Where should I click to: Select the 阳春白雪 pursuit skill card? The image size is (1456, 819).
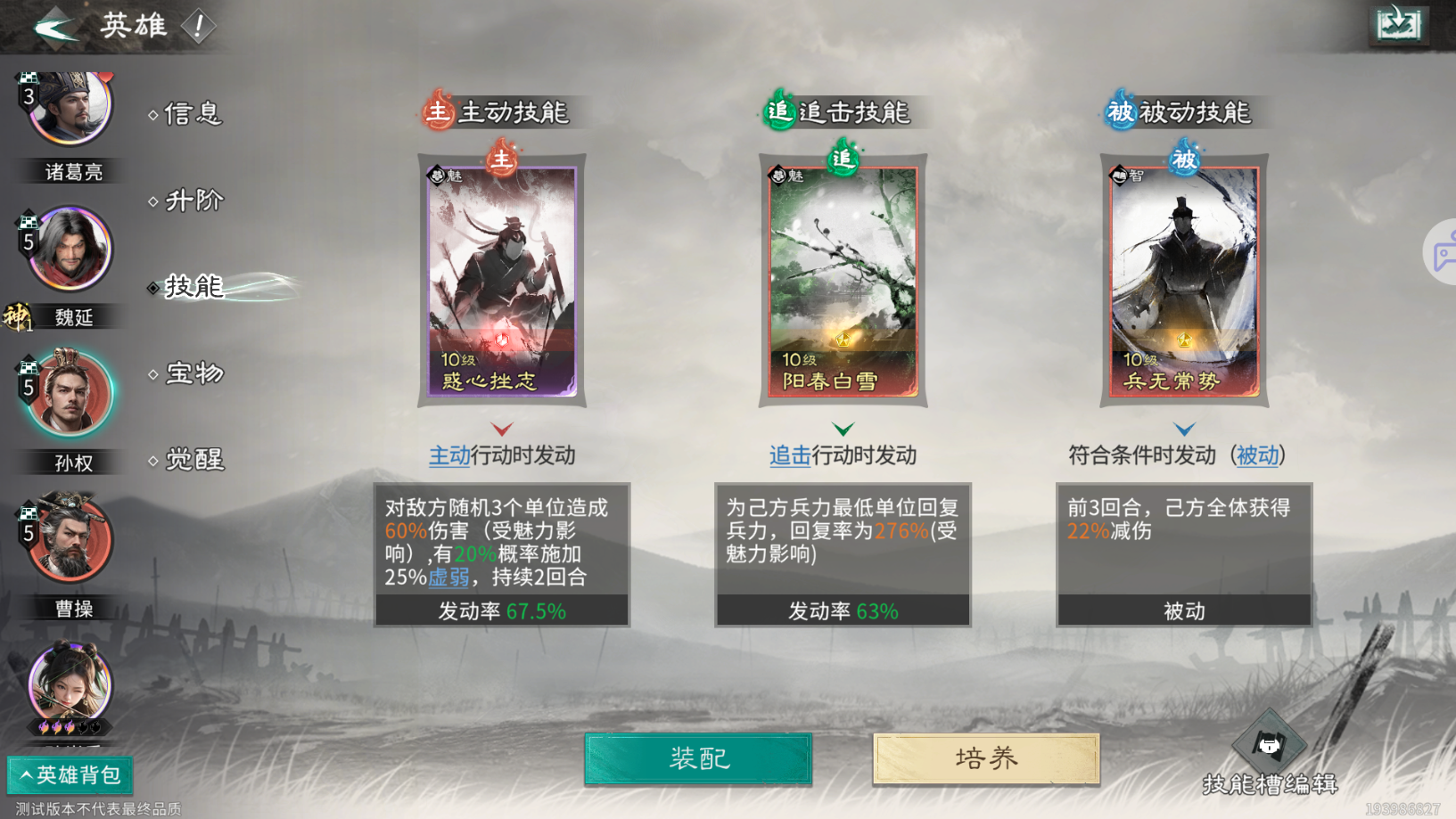[842, 281]
